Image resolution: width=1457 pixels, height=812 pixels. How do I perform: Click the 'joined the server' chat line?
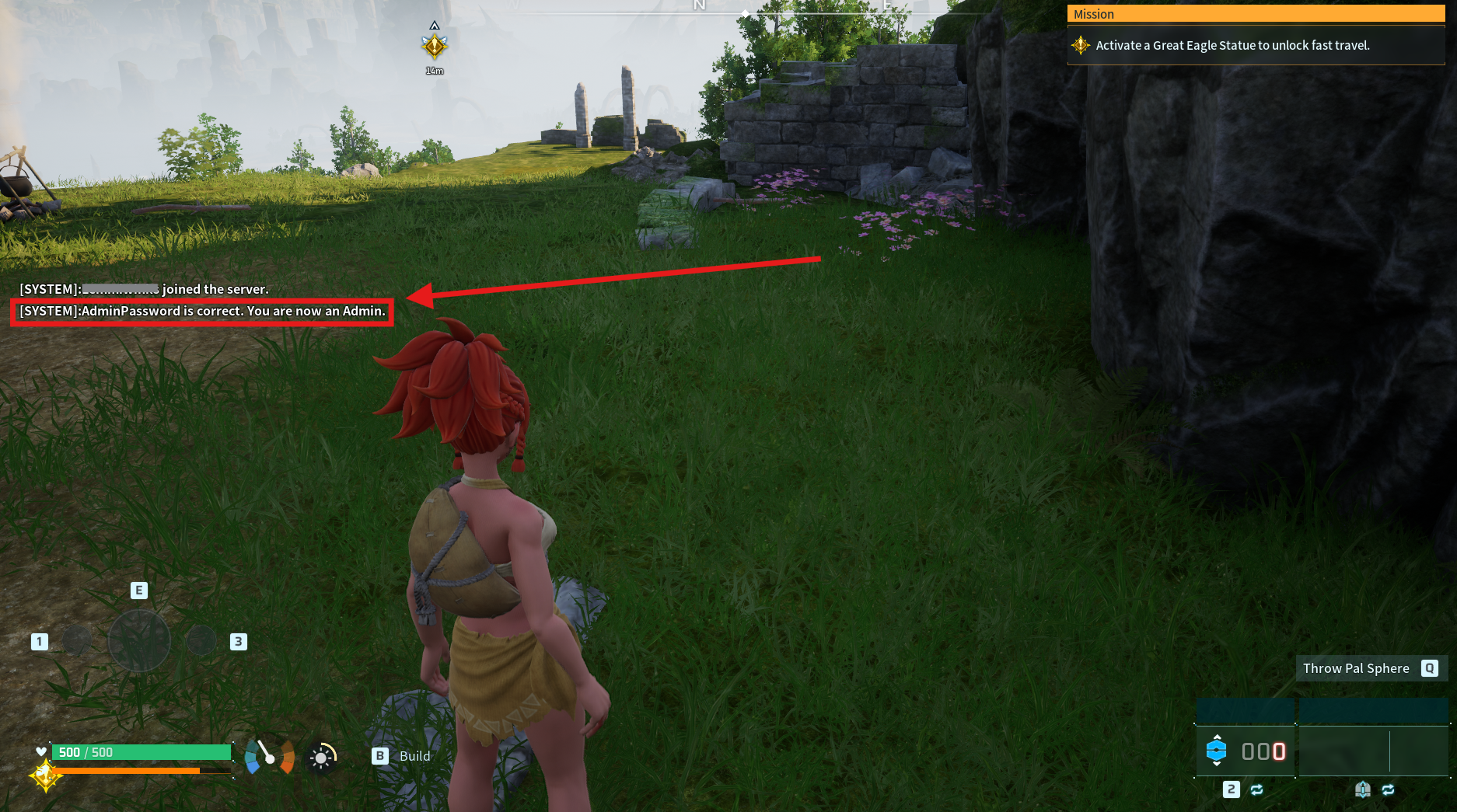pyautogui.click(x=145, y=289)
